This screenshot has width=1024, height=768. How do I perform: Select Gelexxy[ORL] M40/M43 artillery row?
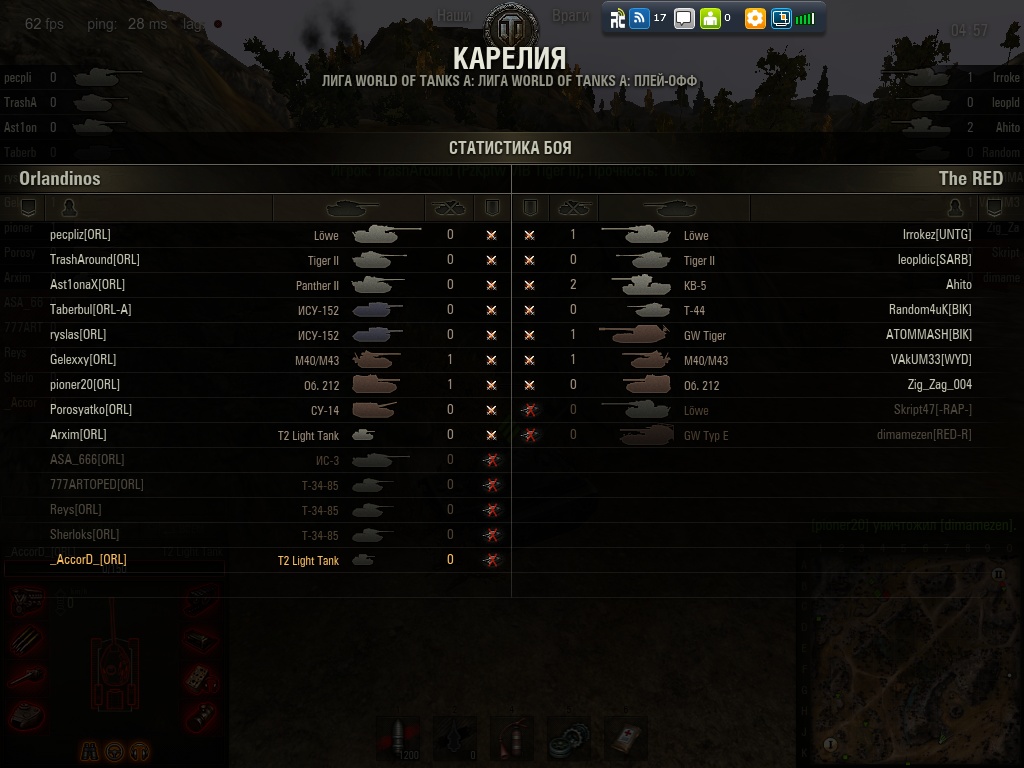coord(83,360)
